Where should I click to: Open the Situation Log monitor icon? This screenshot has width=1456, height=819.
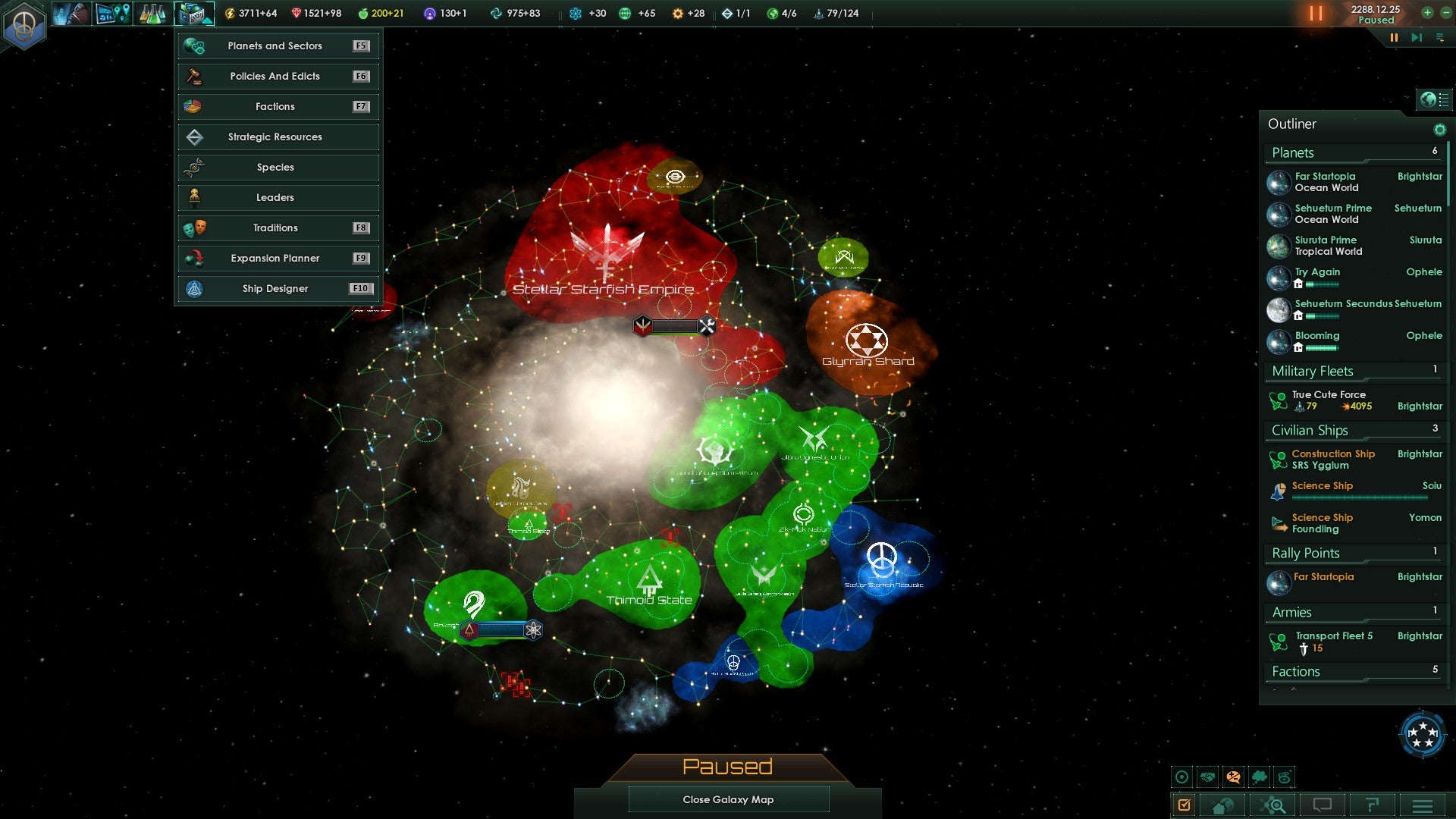114,13
